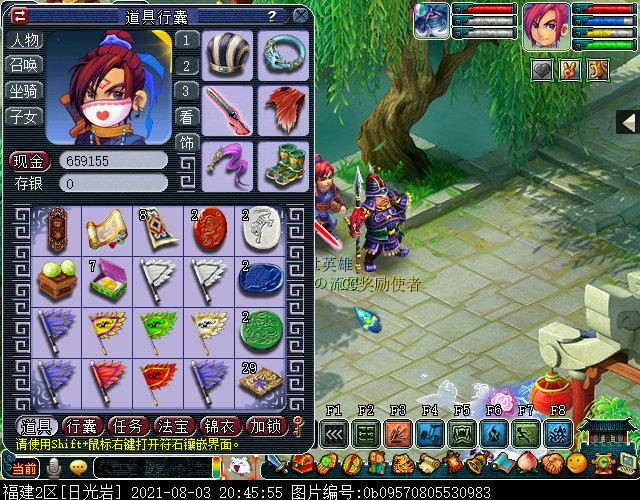Viewport: 640px width, 500px height.
Task: Open the inventory help question mark
Action: click(x=272, y=16)
